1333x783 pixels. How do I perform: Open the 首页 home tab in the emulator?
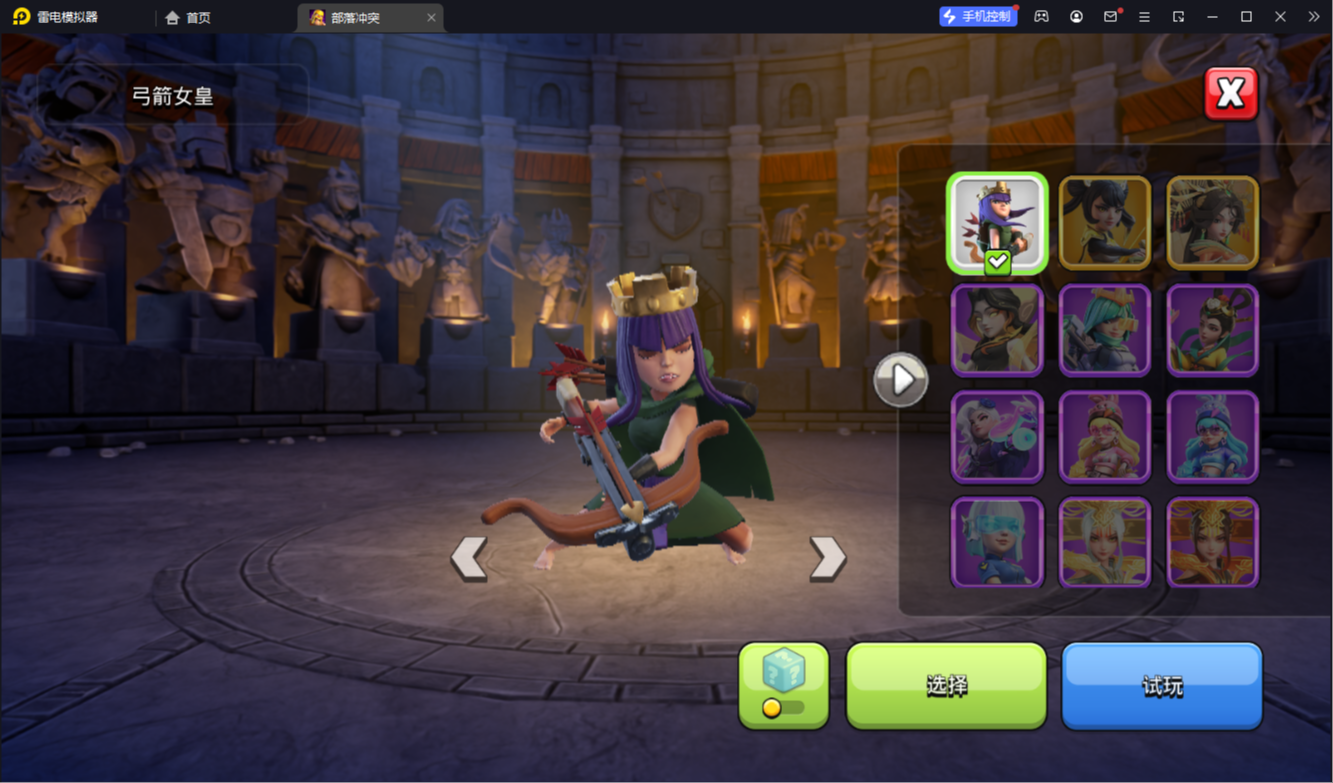188,17
